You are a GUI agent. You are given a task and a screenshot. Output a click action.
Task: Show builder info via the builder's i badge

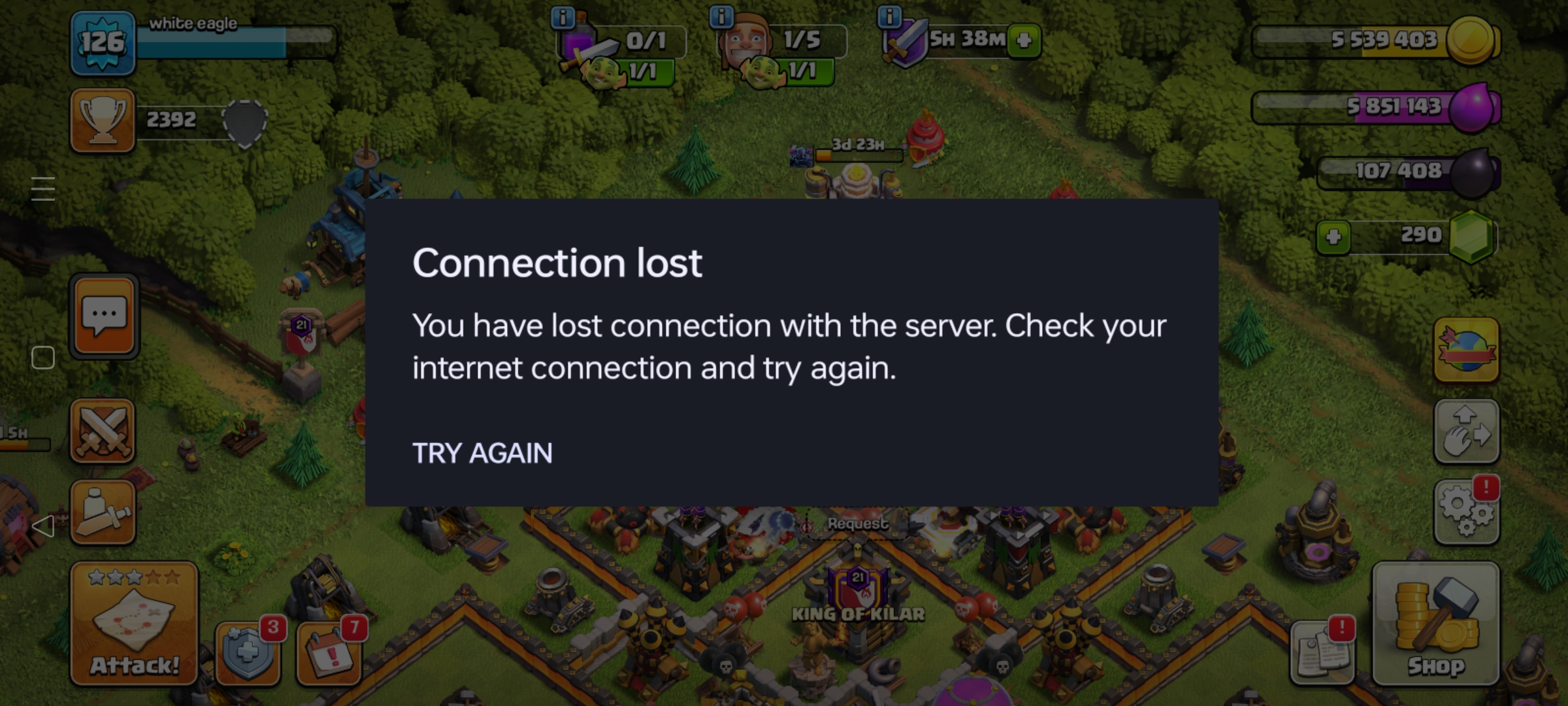pyautogui.click(x=721, y=16)
